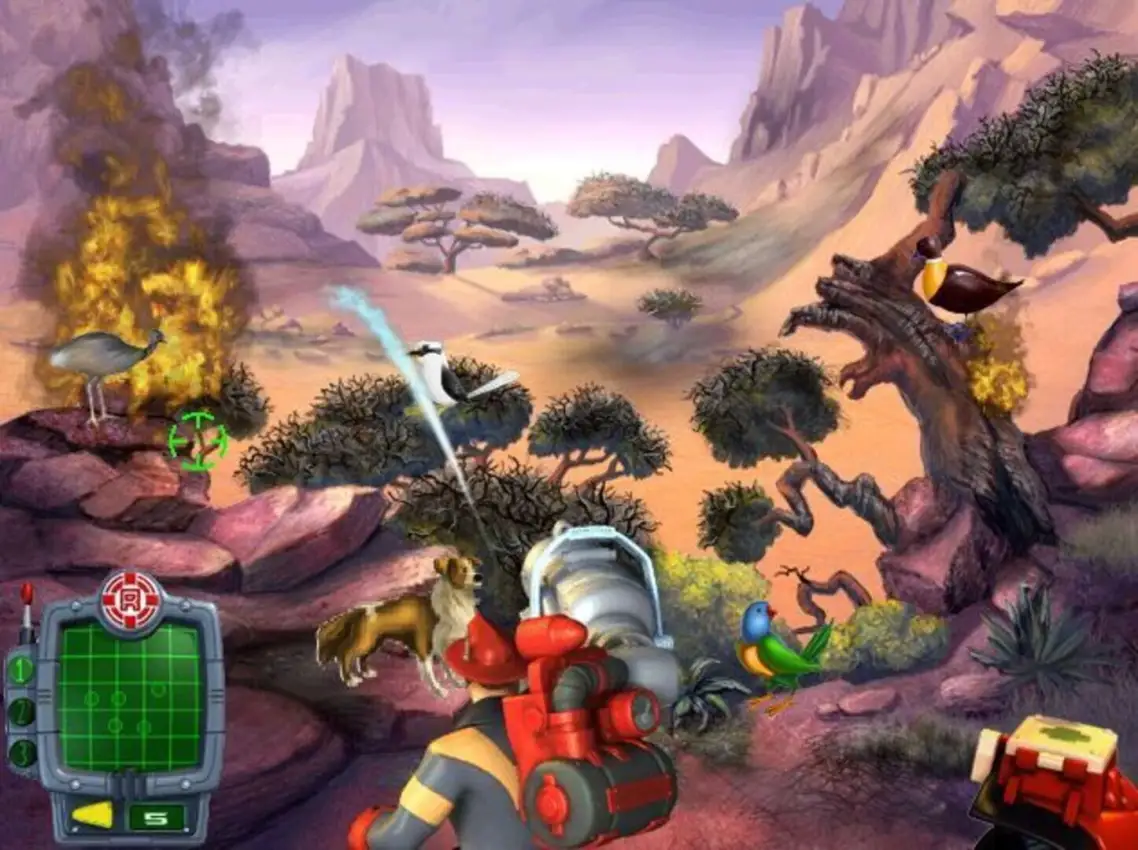This screenshot has height=850, width=1138.
Task: Activate the number 3 radar button
Action: coord(22,752)
